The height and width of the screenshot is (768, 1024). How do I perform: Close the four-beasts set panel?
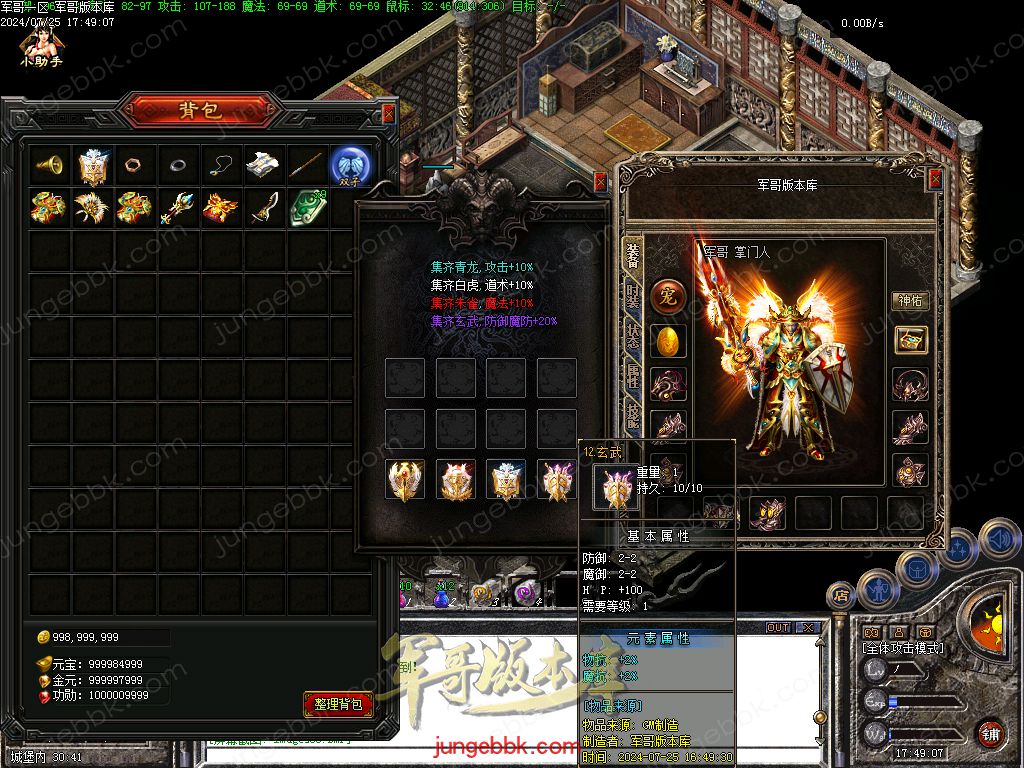pyautogui.click(x=600, y=182)
